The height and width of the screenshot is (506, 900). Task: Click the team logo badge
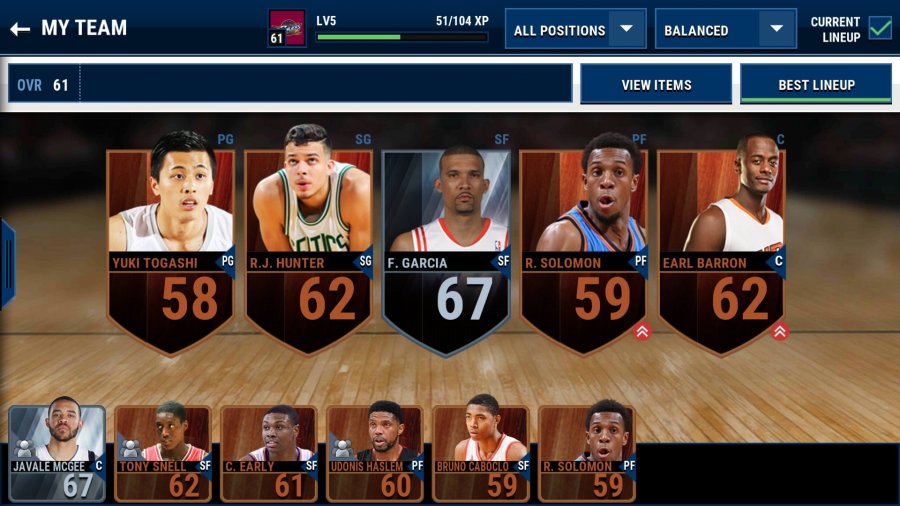click(x=287, y=28)
